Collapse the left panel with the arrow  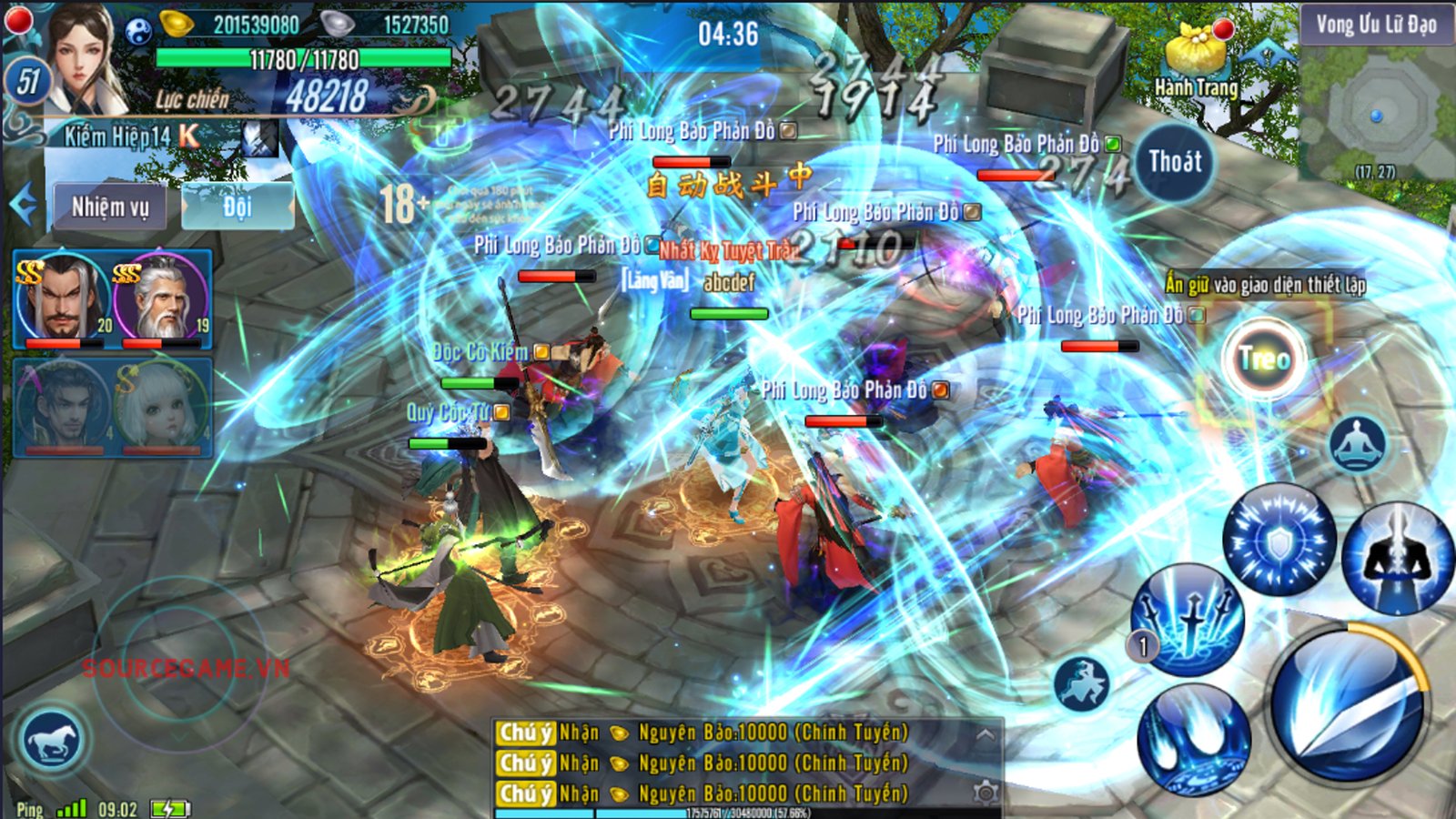(24, 205)
